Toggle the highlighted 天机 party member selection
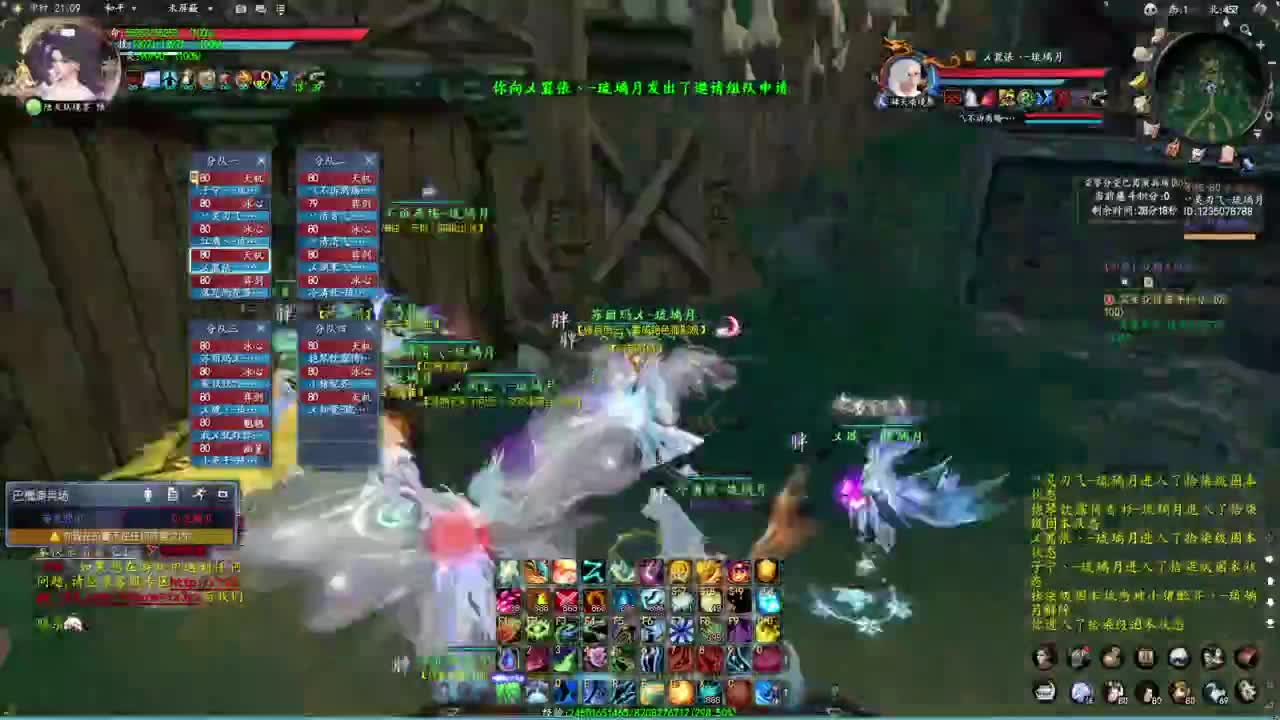 (x=230, y=255)
